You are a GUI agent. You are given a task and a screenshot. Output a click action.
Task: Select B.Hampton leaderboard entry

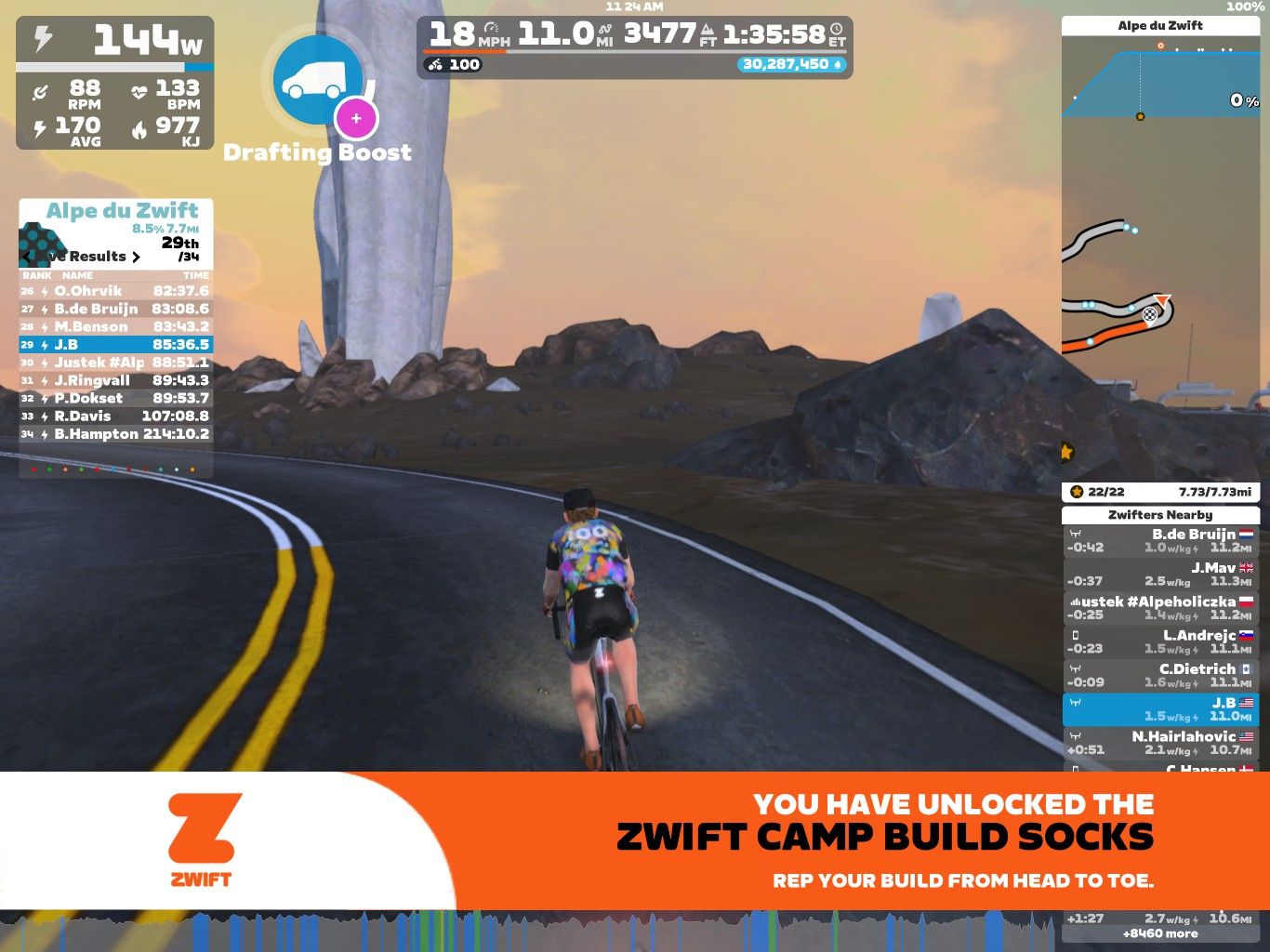[x=116, y=434]
